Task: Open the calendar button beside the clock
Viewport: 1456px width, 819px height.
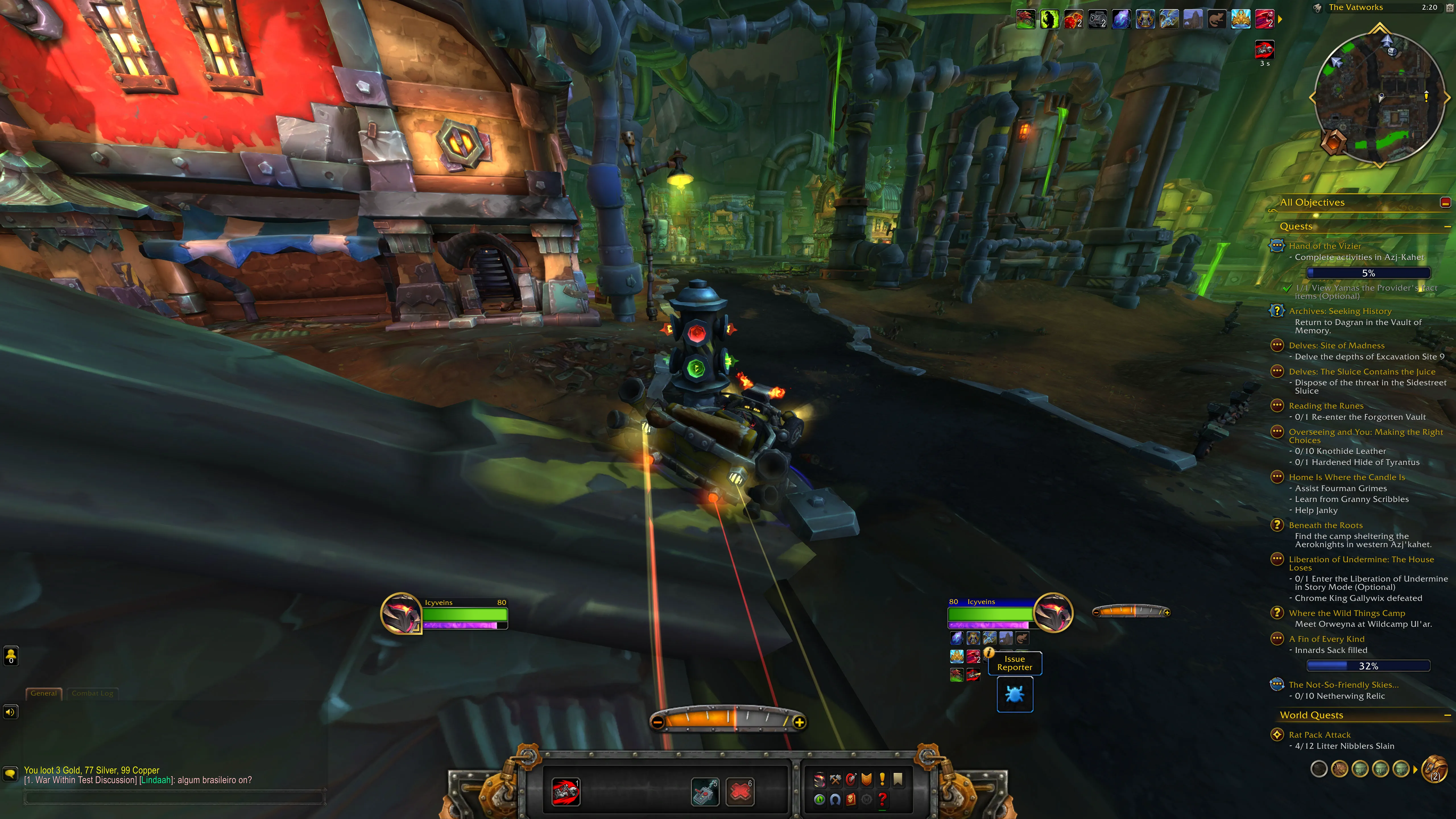Action: pos(1446,7)
